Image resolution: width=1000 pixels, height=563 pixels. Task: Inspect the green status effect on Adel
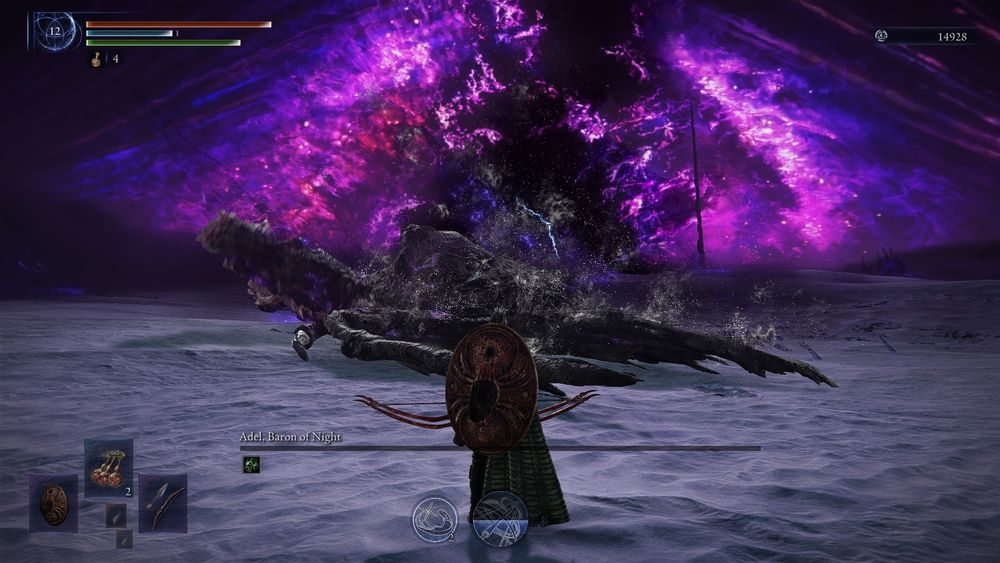click(x=250, y=463)
